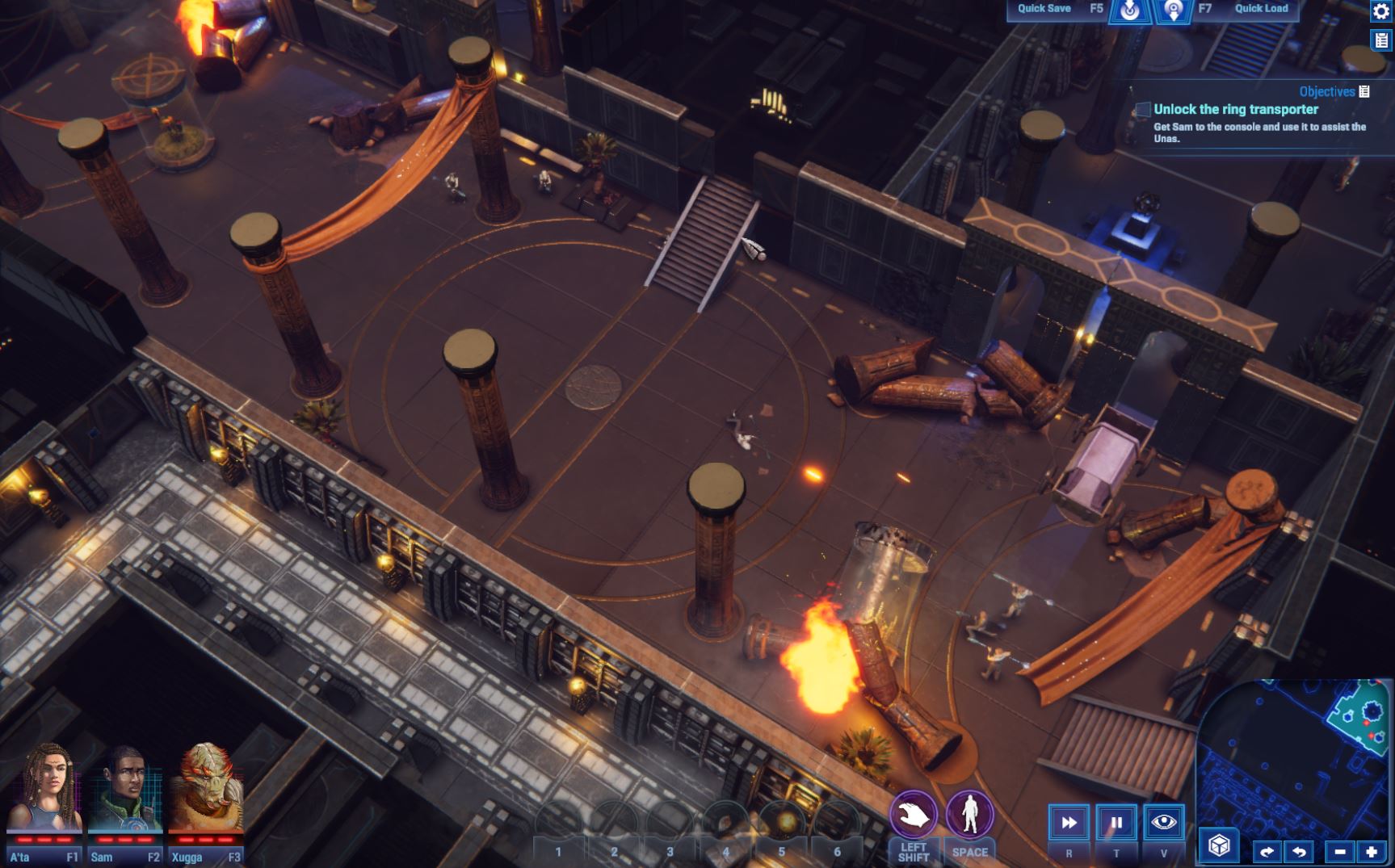Zoom out with the minus button
The width and height of the screenshot is (1395, 868).
pos(1340,852)
